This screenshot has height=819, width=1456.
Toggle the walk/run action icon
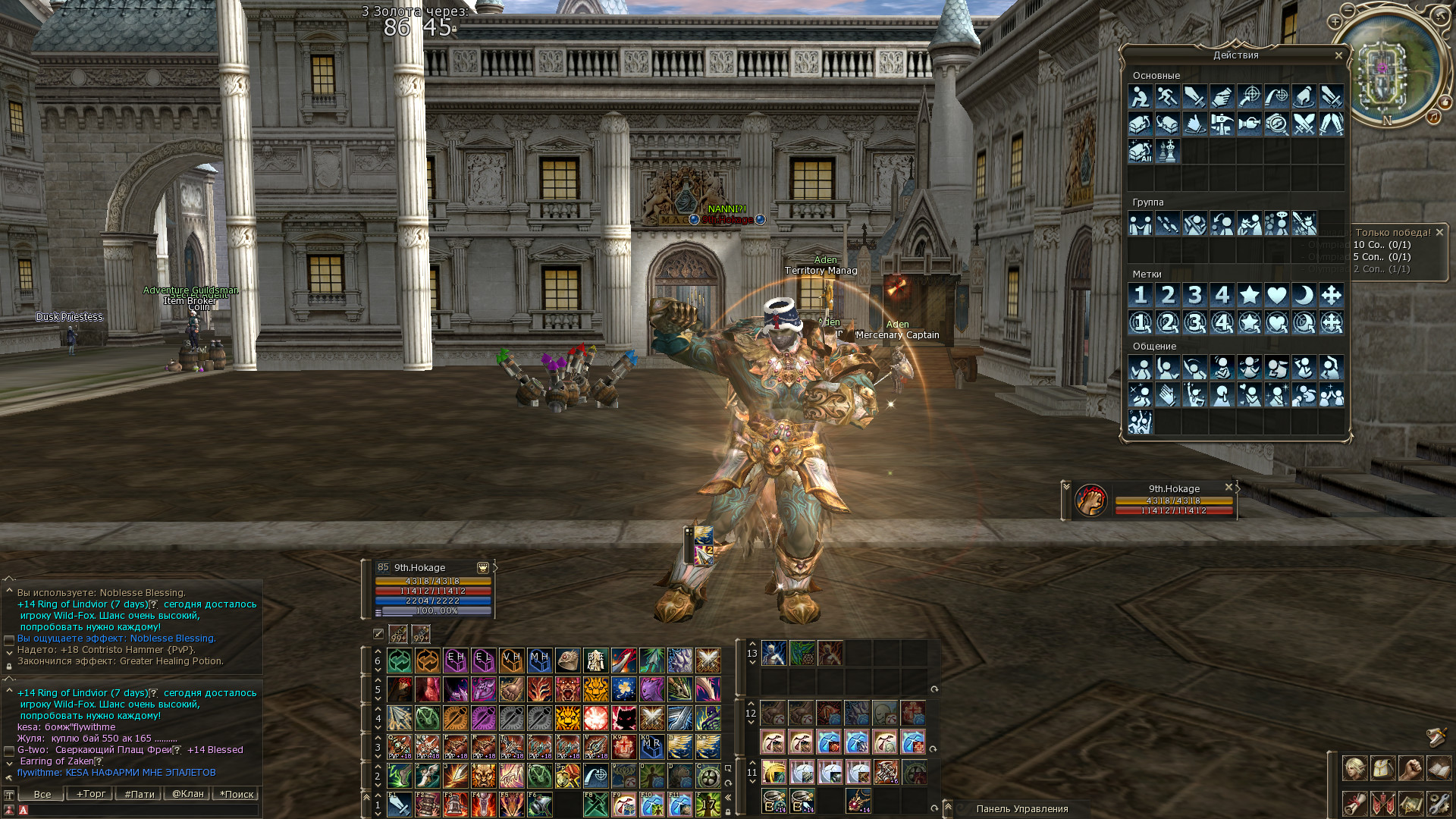[x=1167, y=97]
